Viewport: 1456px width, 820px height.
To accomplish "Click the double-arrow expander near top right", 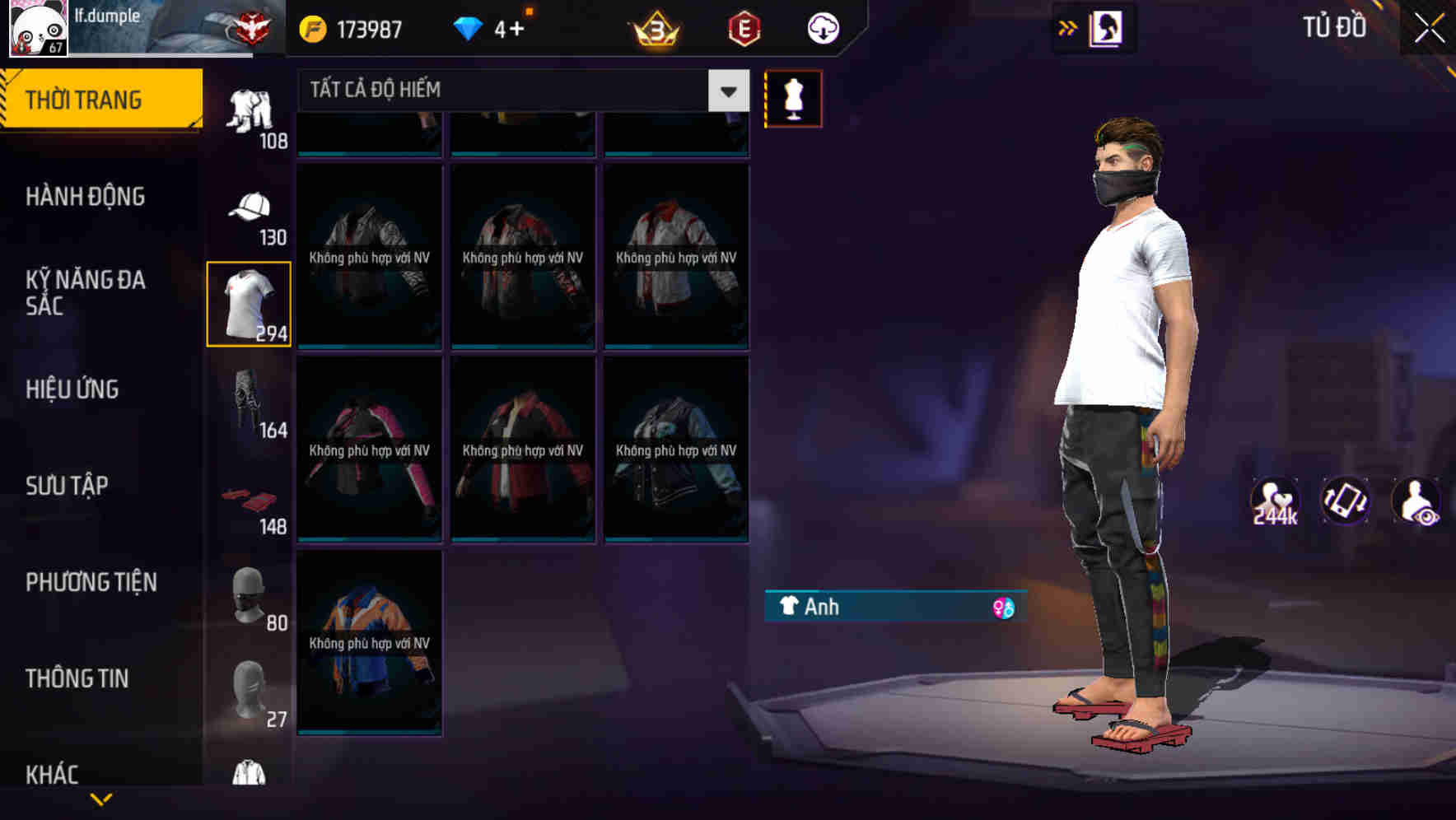I will click(x=1068, y=27).
